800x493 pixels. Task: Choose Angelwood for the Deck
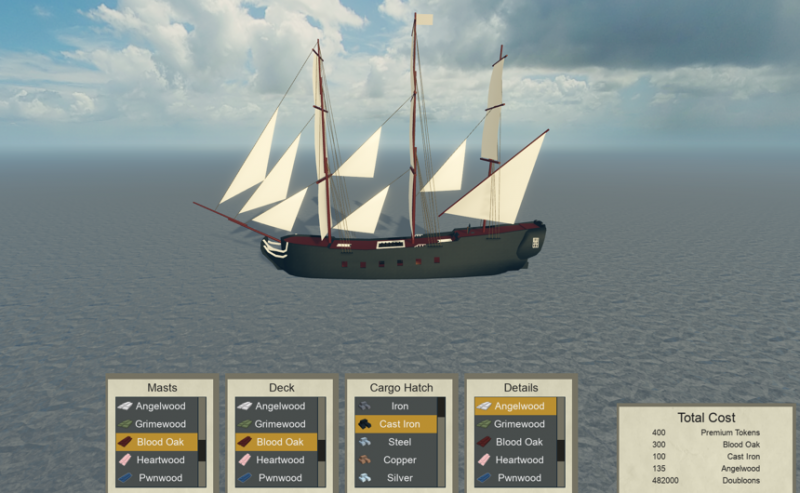pyautogui.click(x=276, y=406)
